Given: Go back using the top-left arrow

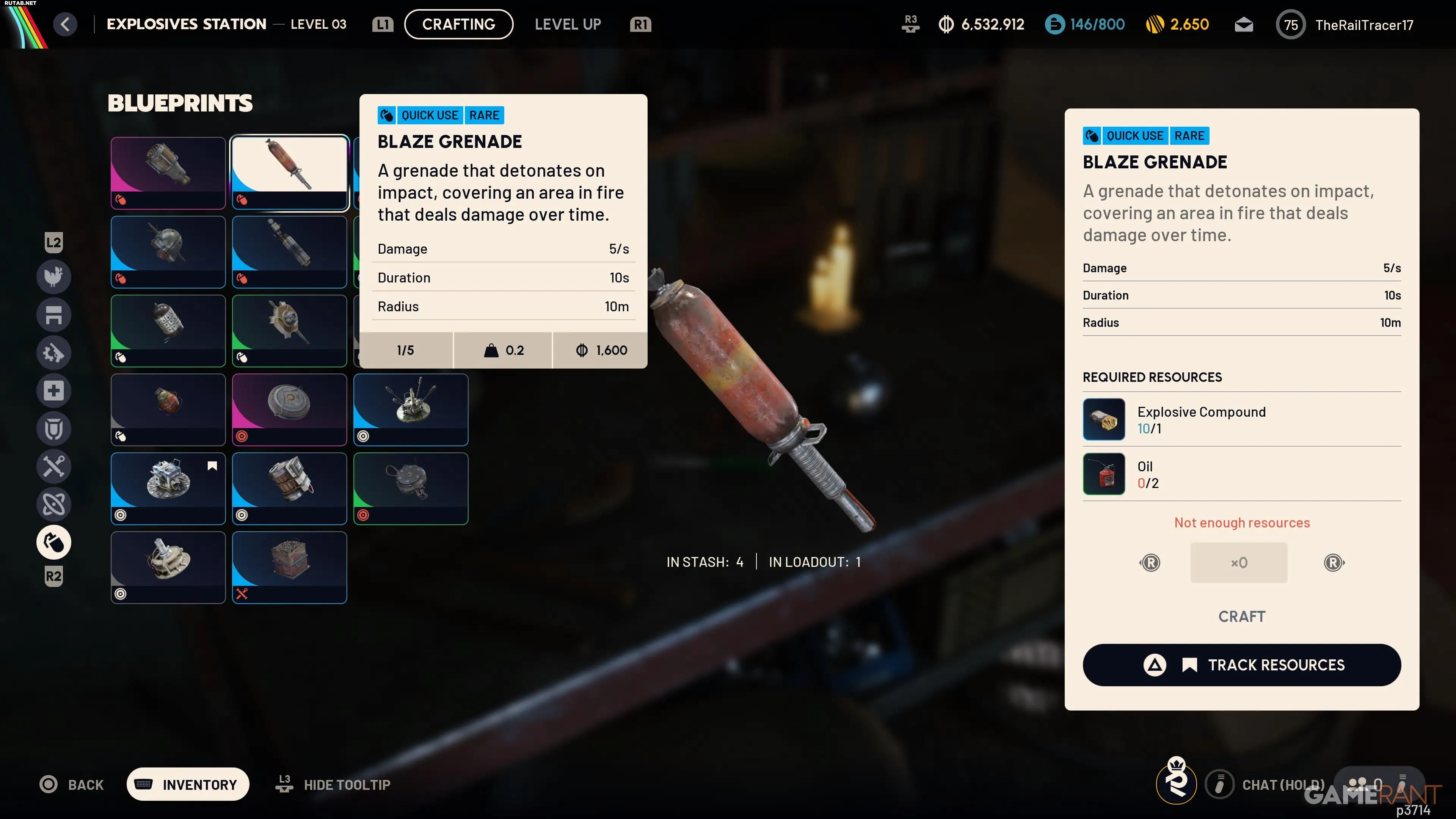Looking at the screenshot, I should tap(66, 24).
